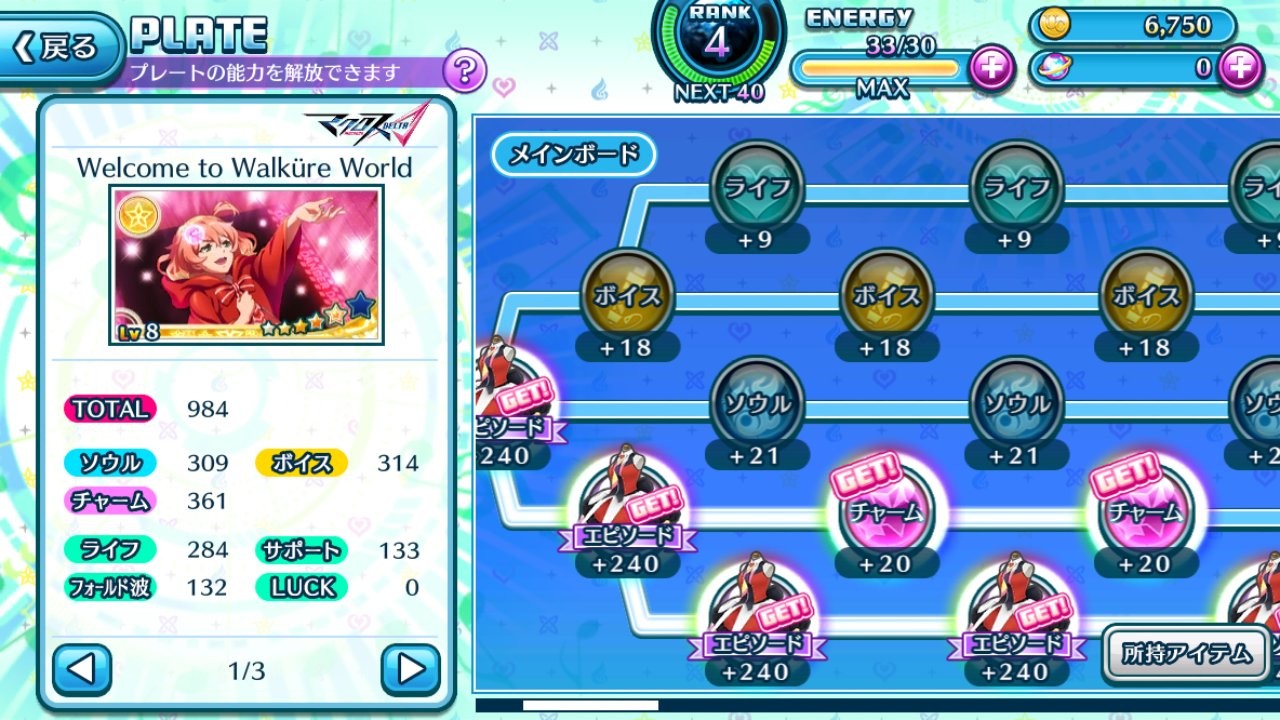Show the previous plate with the left arrow
Image resolution: width=1280 pixels, height=720 pixels.
click(81, 669)
